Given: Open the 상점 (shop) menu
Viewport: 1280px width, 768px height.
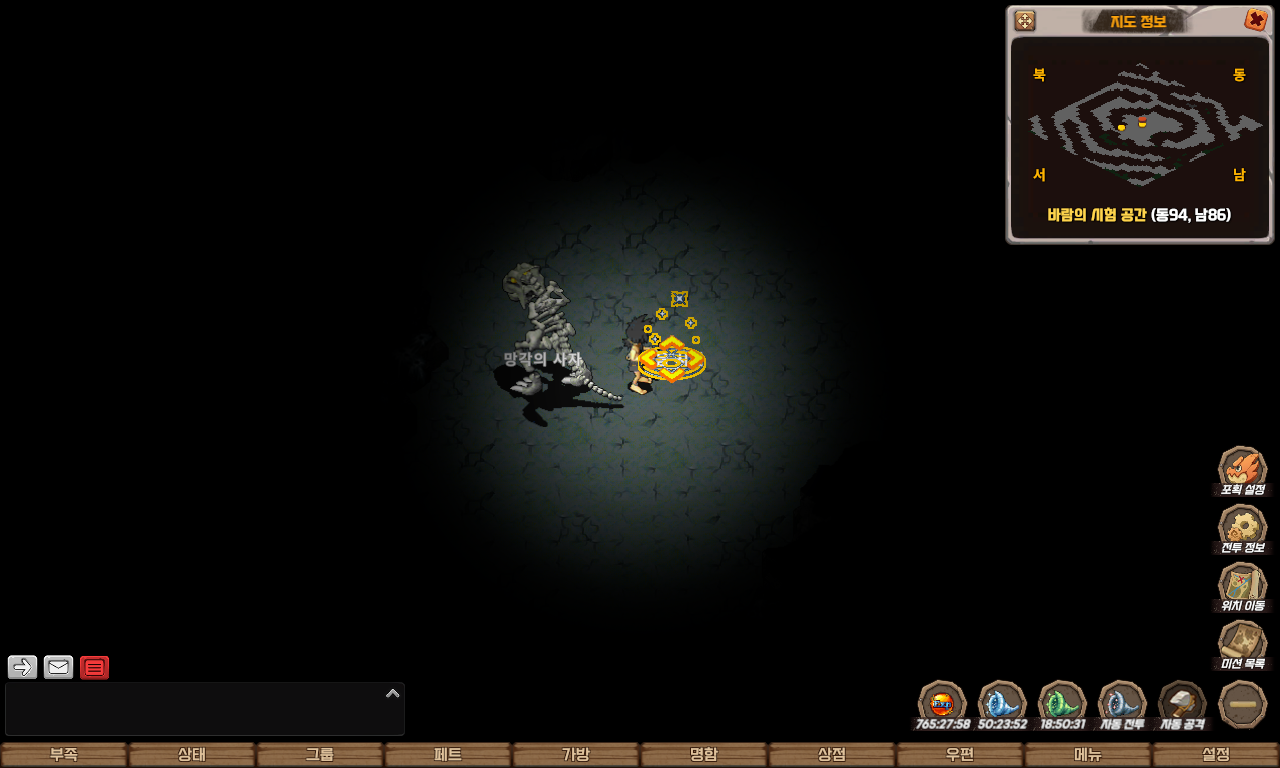Looking at the screenshot, I should tap(832, 755).
